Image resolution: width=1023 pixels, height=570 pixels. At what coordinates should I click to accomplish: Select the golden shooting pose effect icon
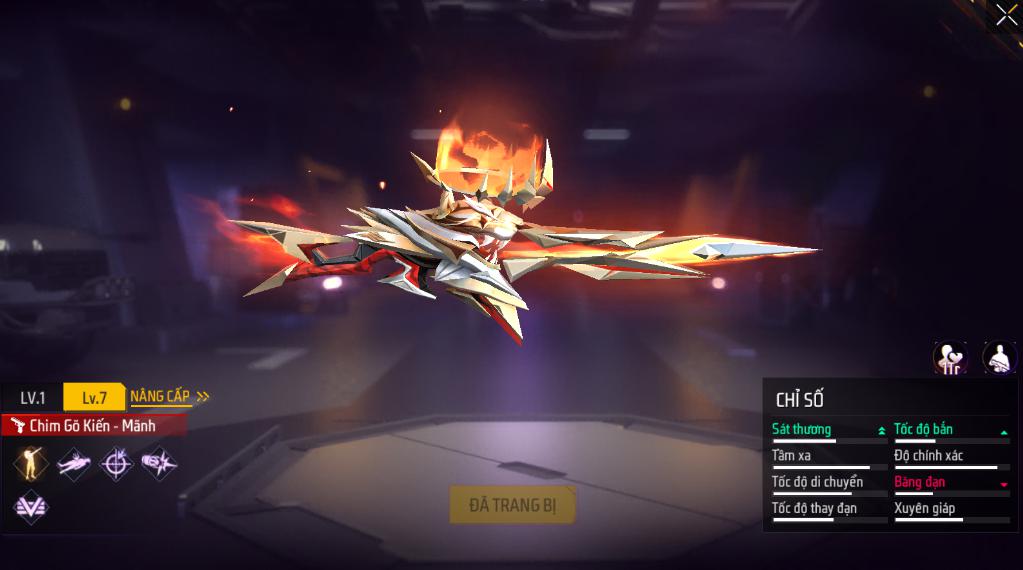coord(30,463)
